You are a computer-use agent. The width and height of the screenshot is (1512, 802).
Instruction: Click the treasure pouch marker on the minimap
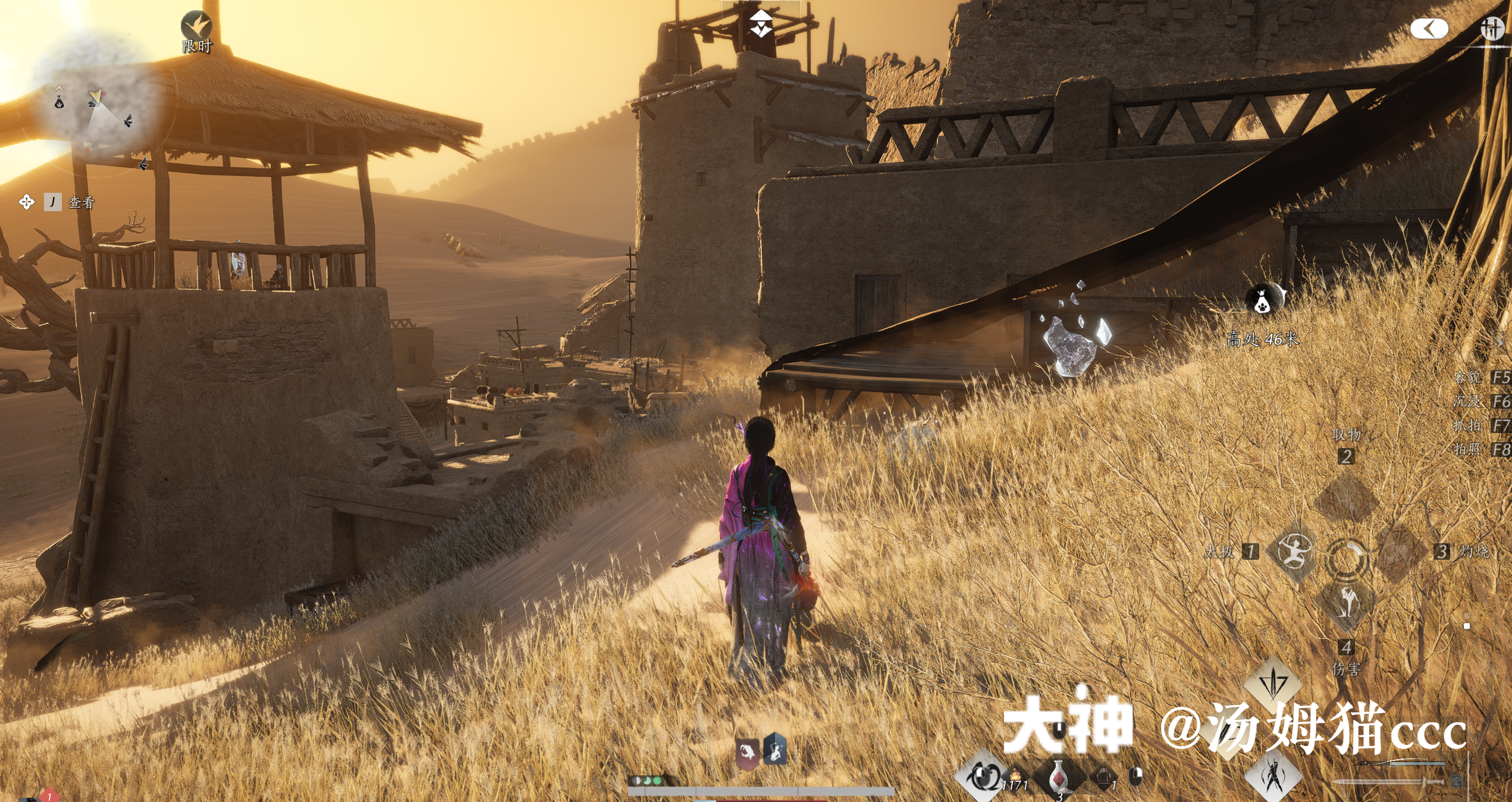pos(59,102)
